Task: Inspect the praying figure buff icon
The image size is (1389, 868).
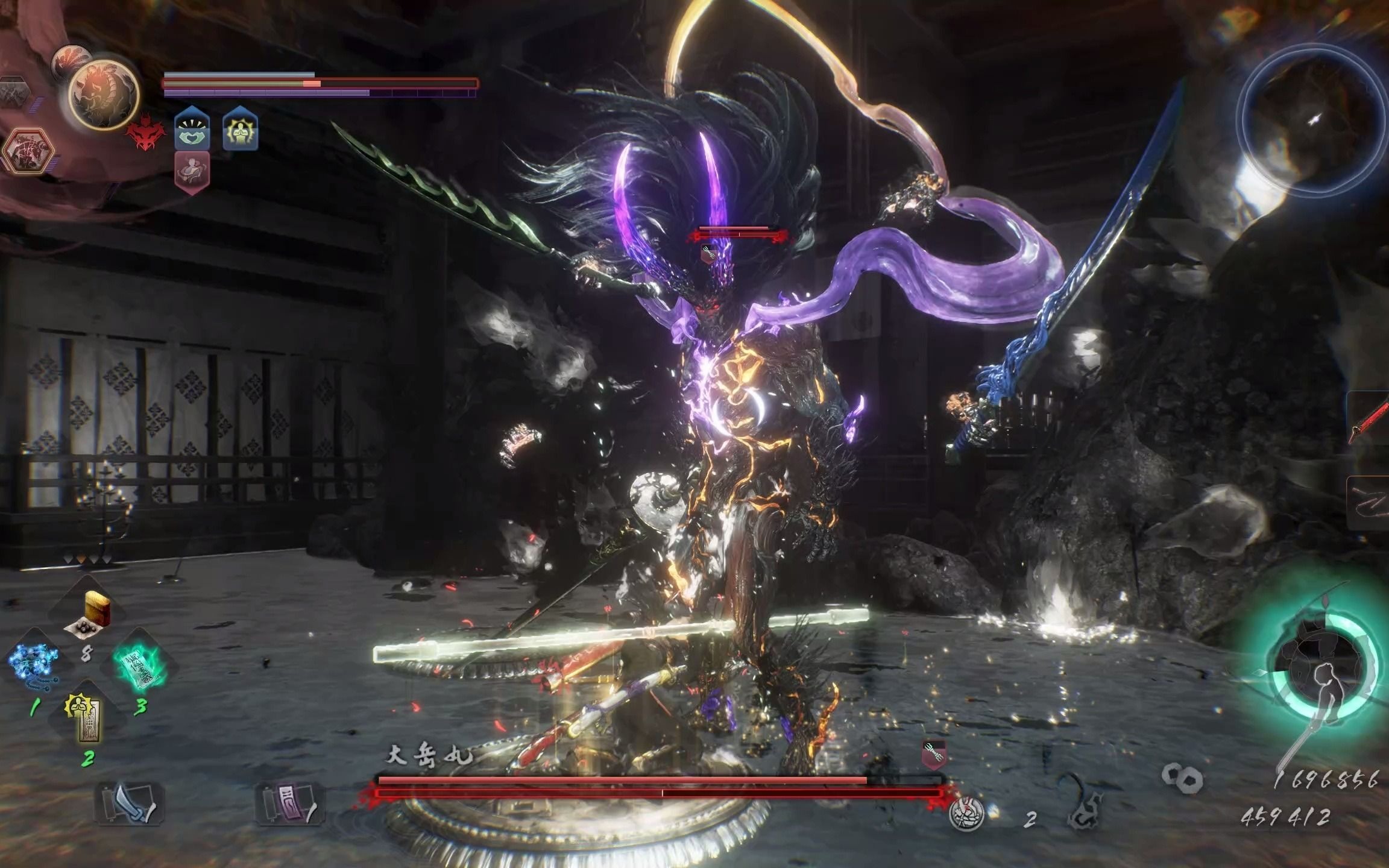Action: 241,130
